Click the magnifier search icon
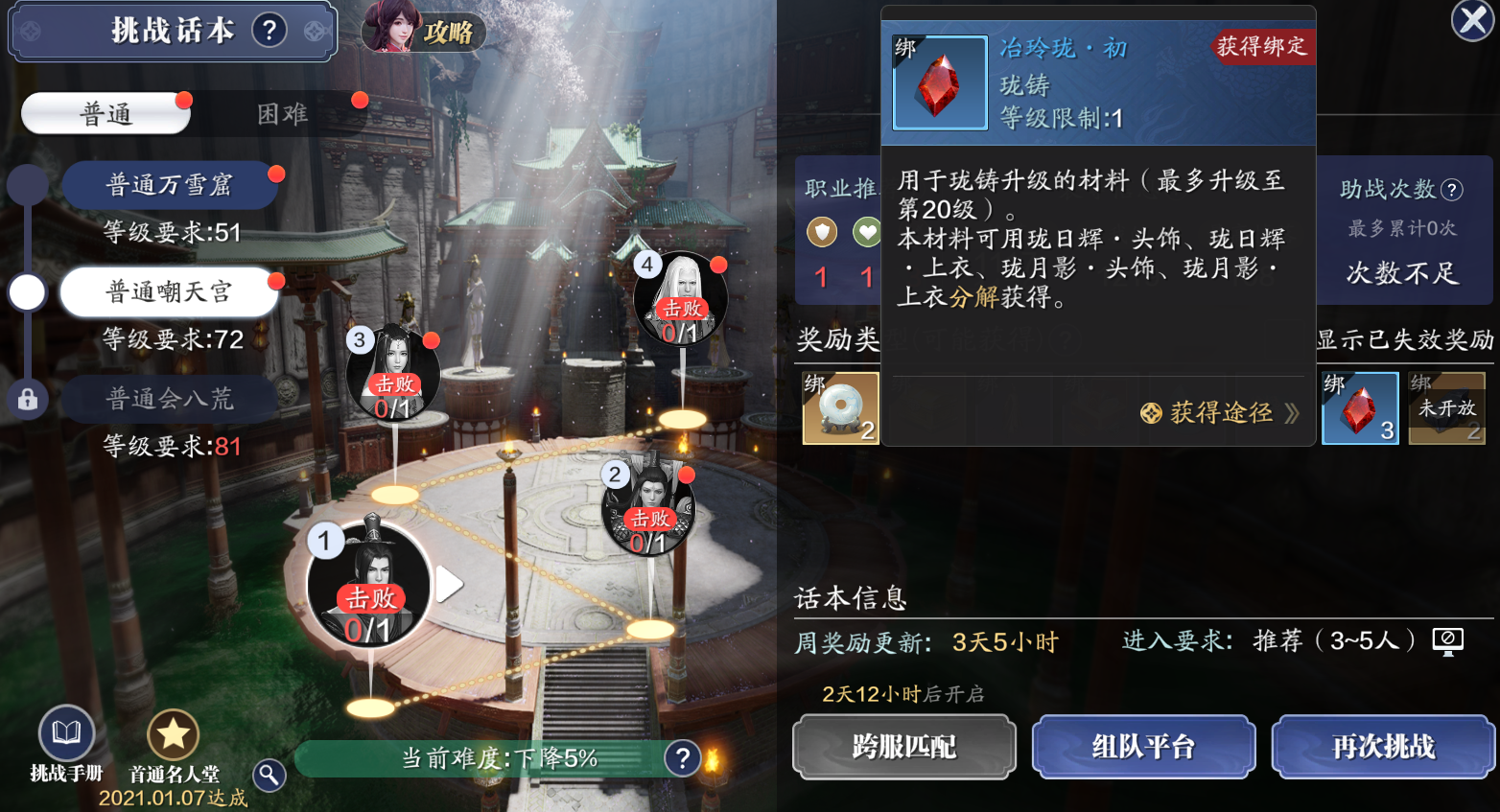Screen dimensions: 1500x812 click(x=270, y=775)
